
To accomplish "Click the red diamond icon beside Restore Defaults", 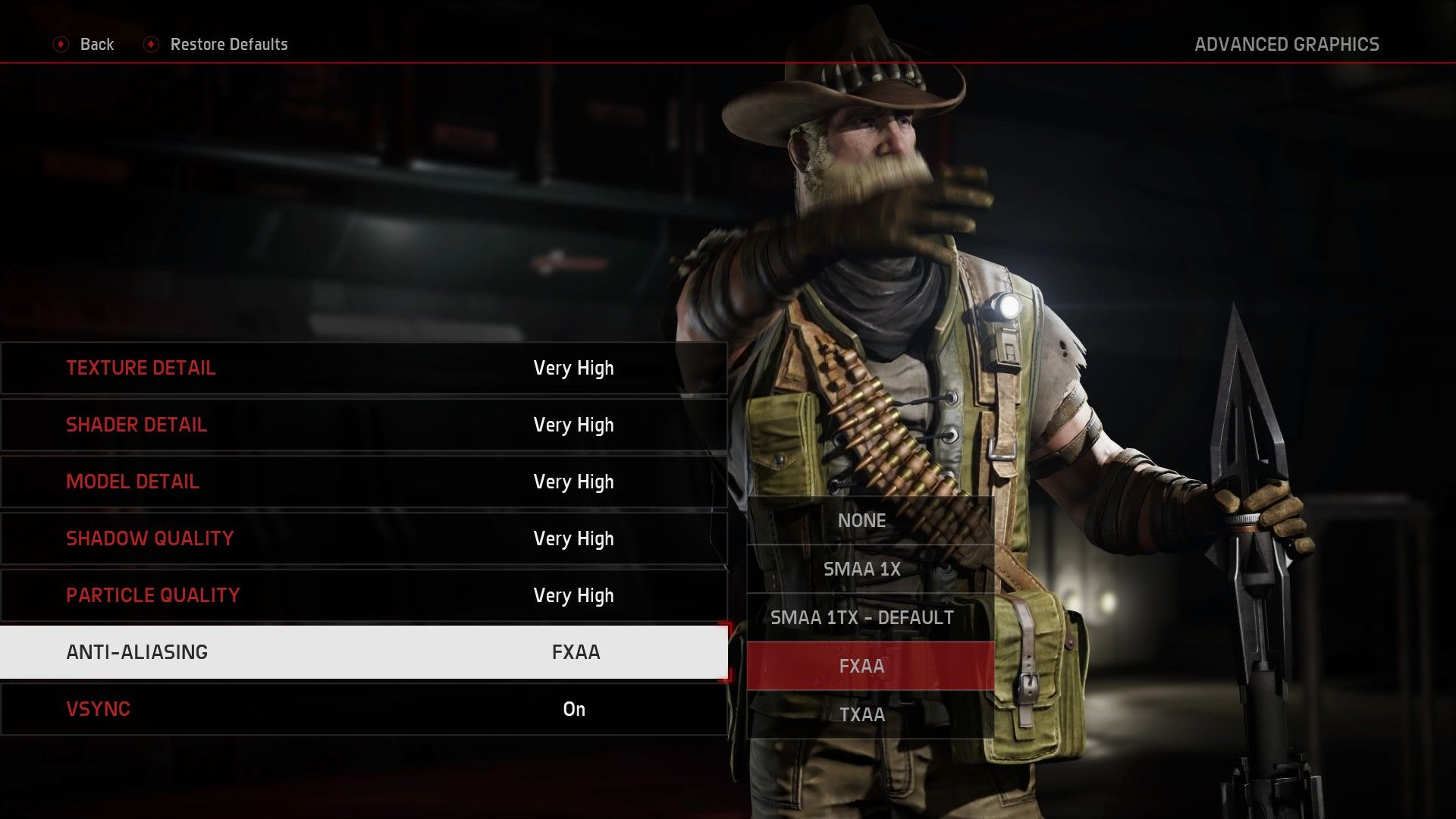I will (152, 44).
